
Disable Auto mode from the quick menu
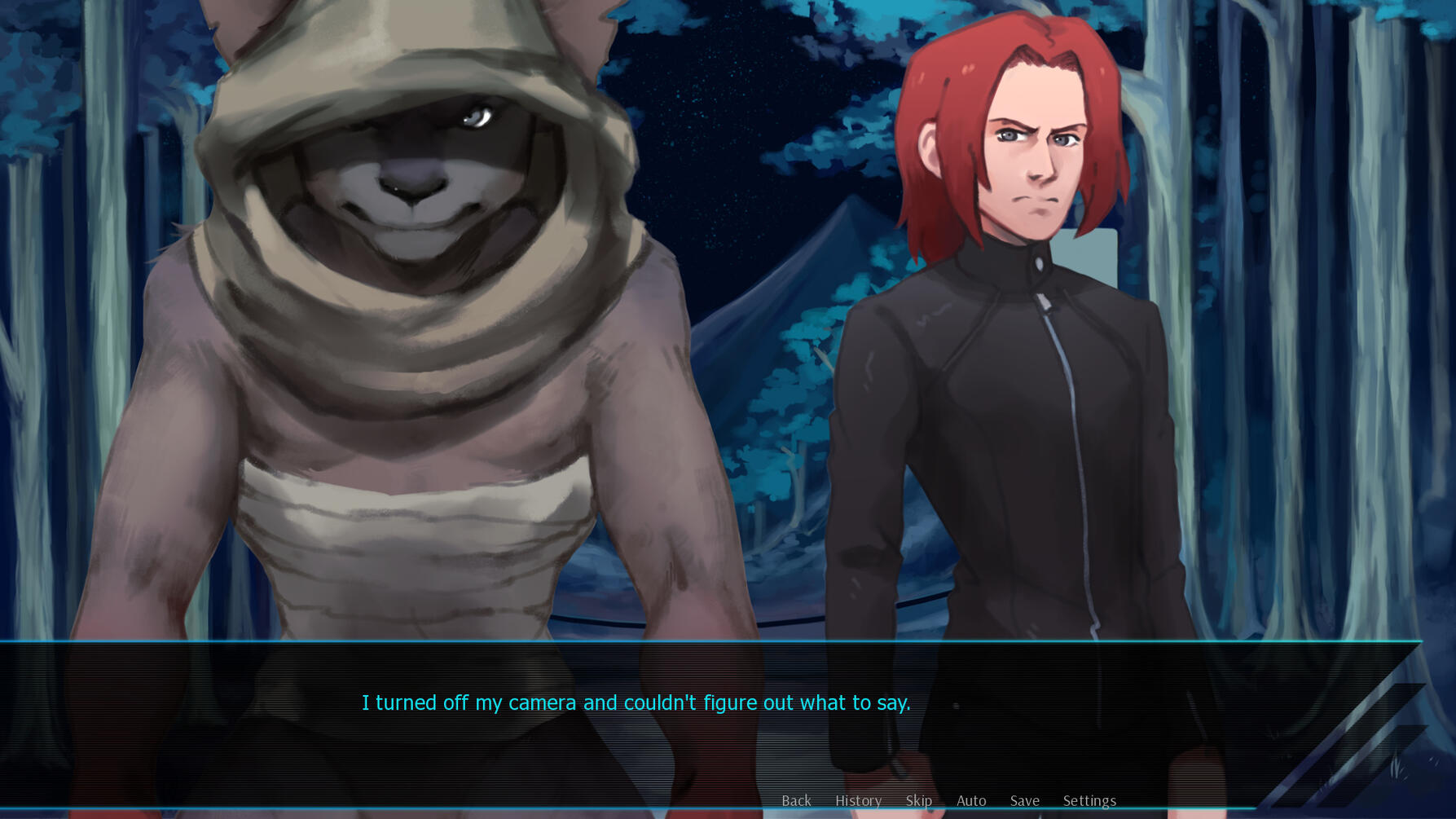(x=971, y=800)
